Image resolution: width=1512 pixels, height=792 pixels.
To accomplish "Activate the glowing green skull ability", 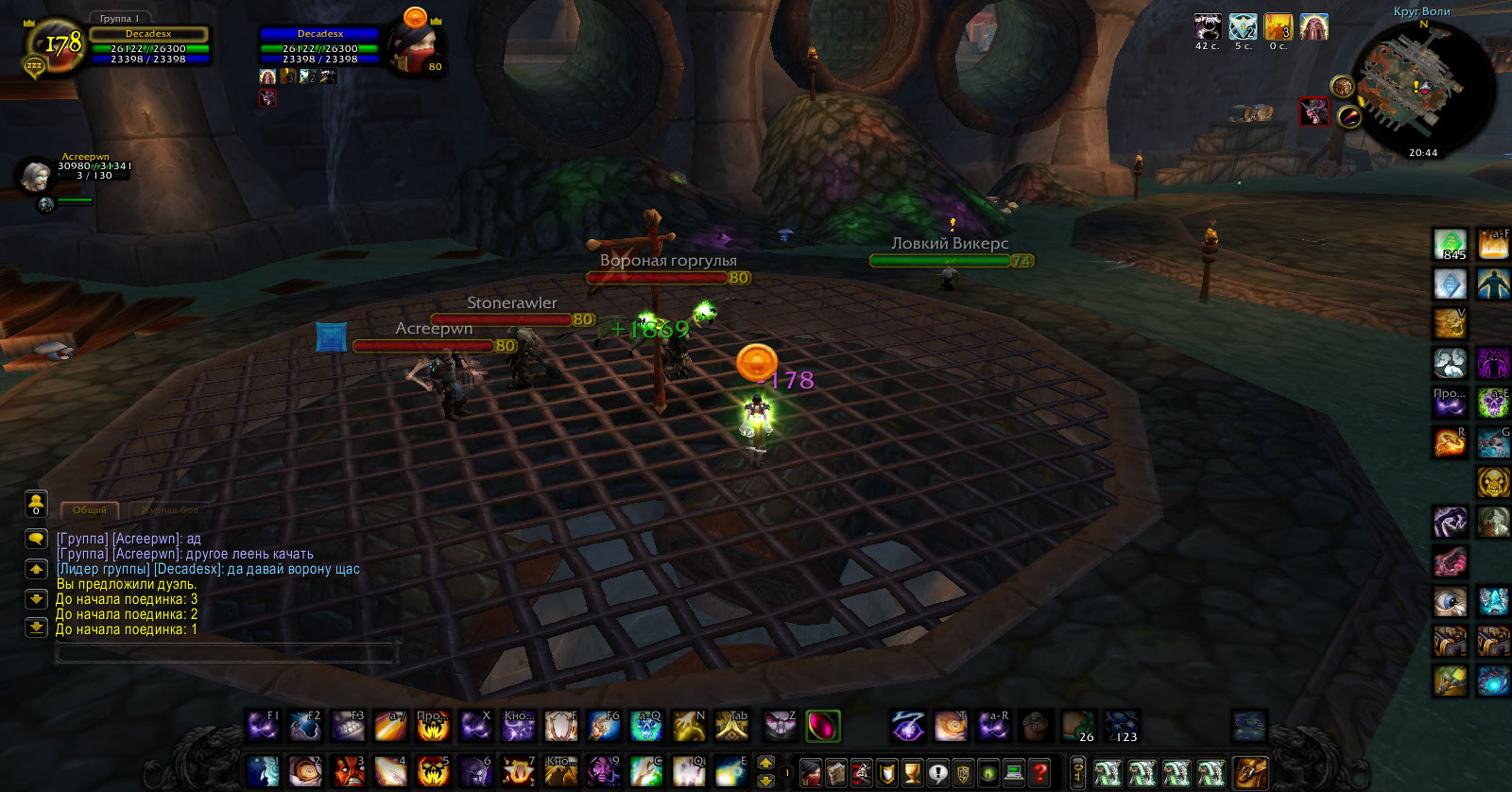I will 1493,403.
